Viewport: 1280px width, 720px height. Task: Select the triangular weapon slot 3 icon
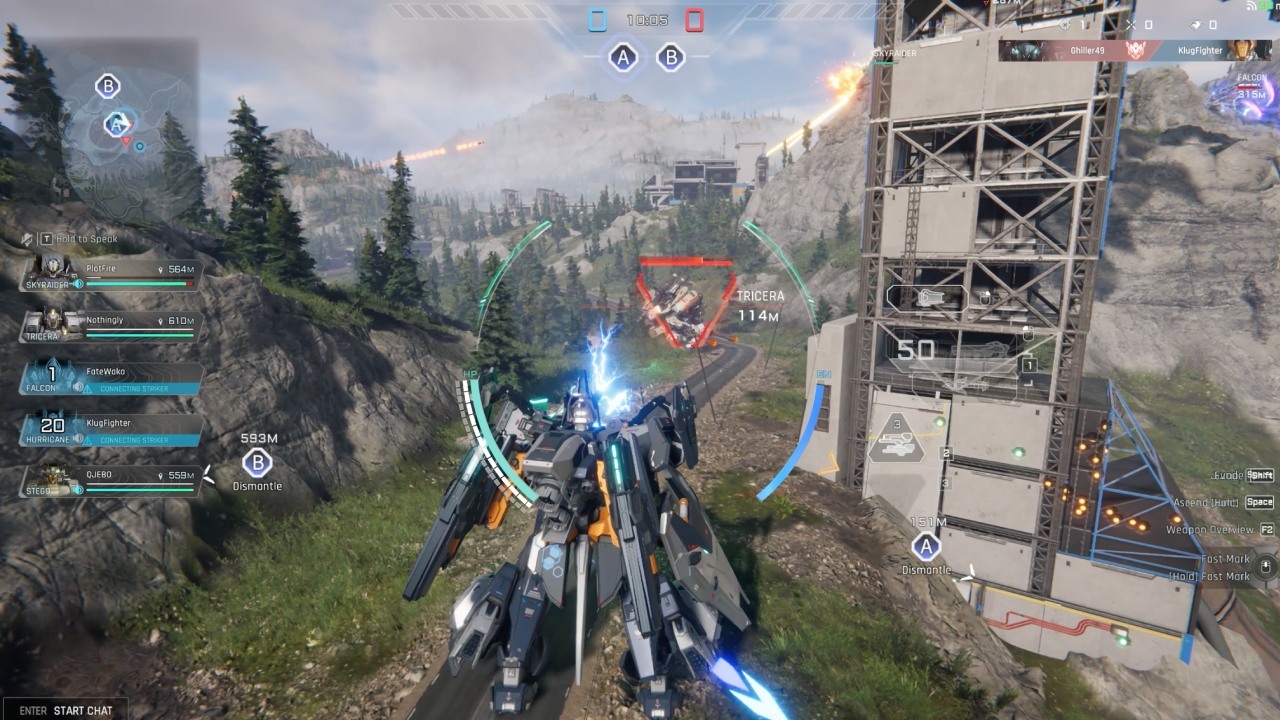tap(896, 439)
